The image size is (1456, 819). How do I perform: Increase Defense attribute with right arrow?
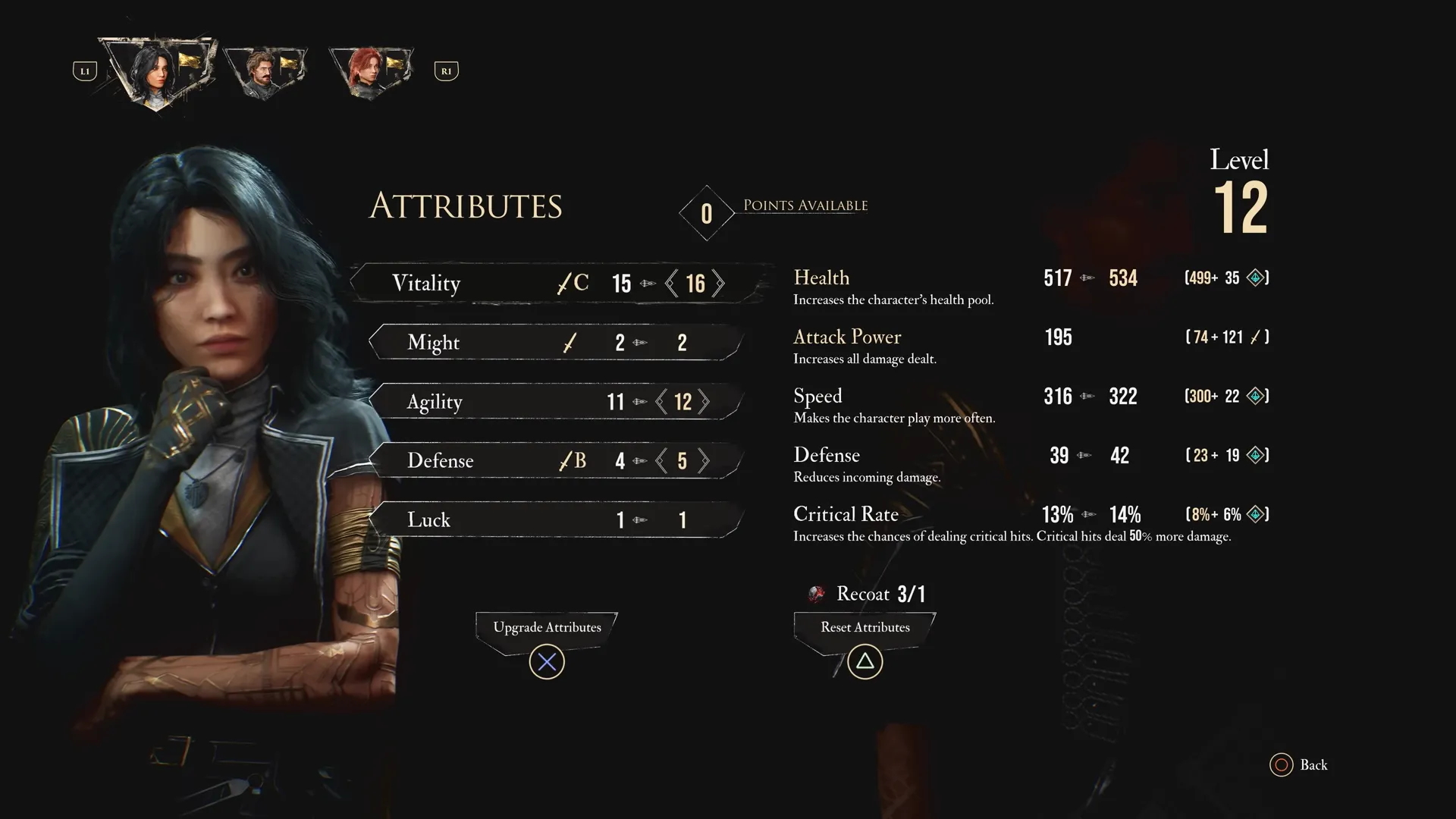704,460
